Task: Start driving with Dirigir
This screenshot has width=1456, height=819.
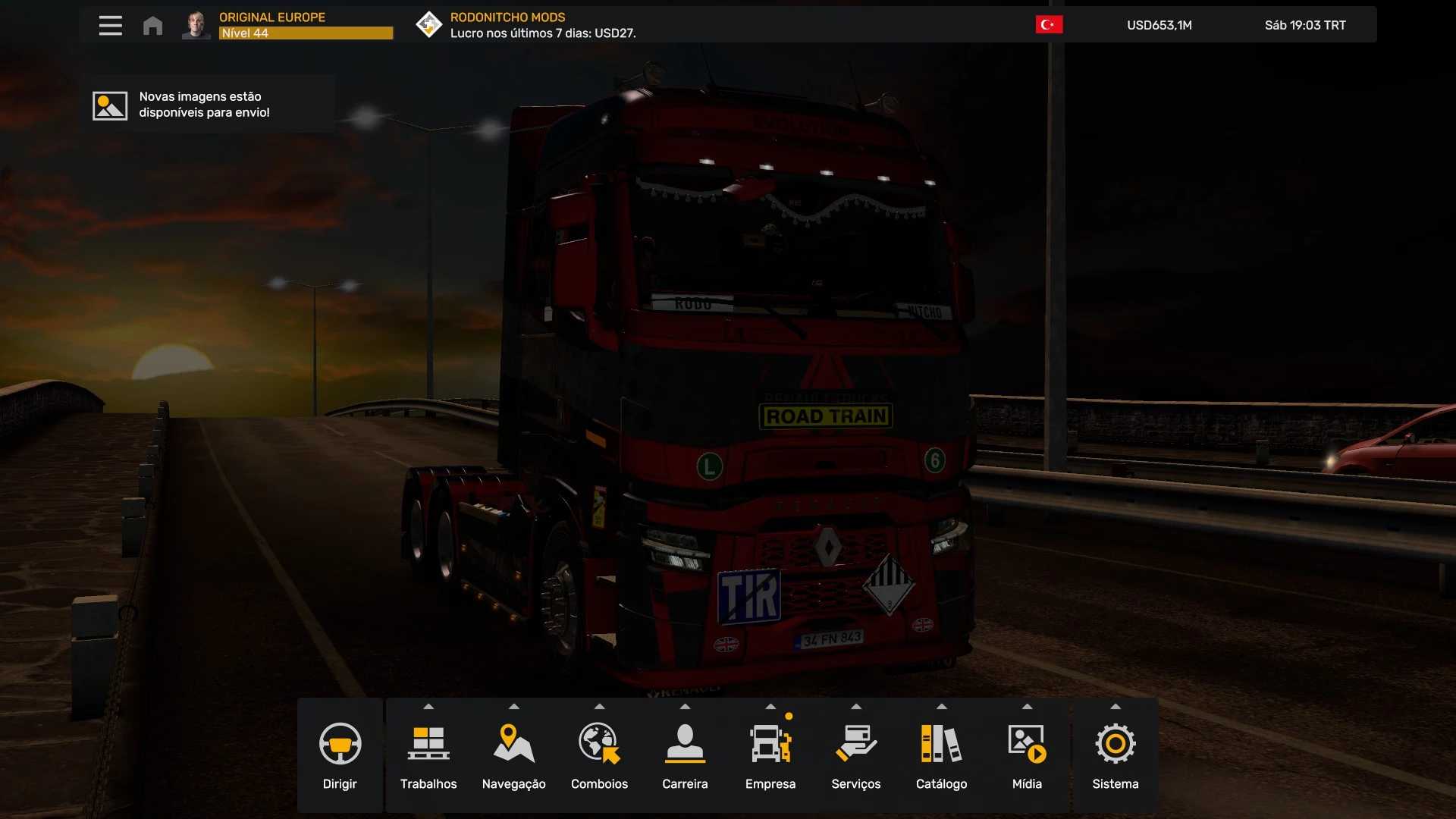Action: (340, 755)
